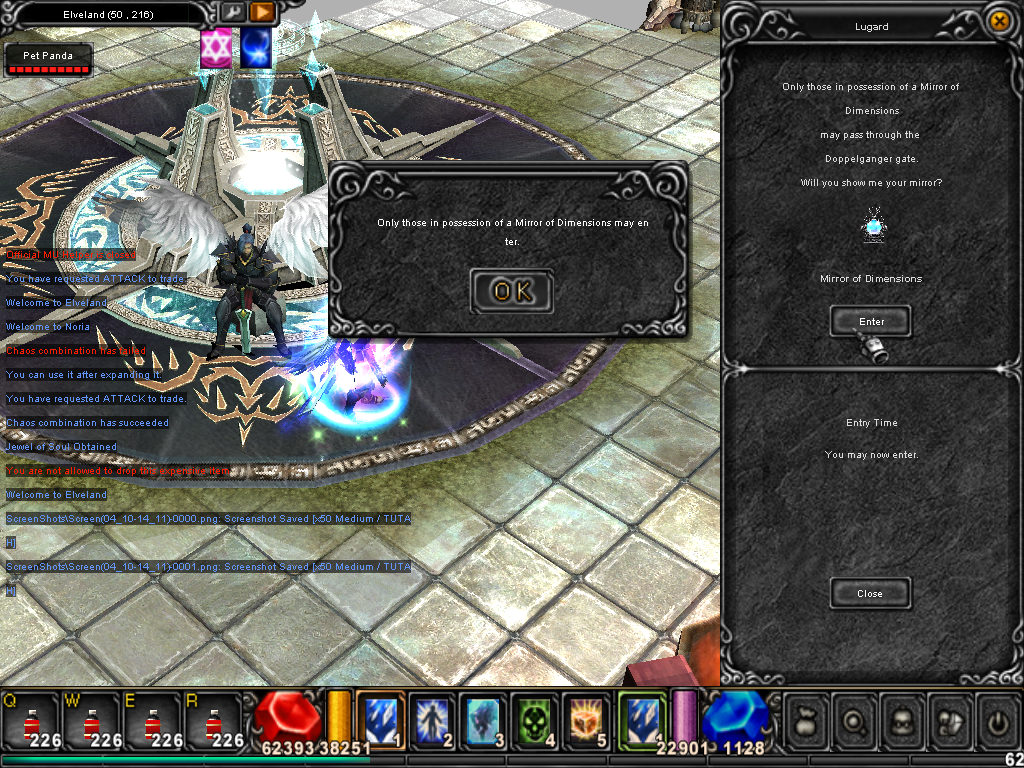Select the Pet Panda status panel
1024x768 pixels.
pyautogui.click(x=48, y=60)
